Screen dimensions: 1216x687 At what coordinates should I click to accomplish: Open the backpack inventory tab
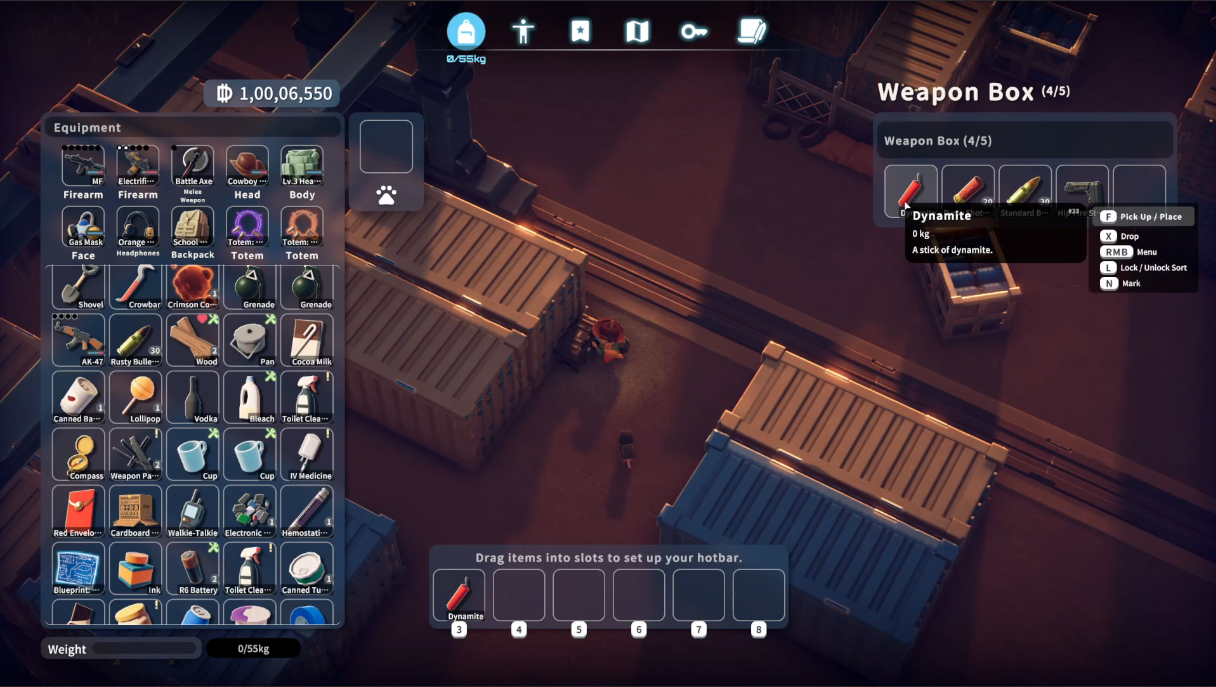tap(466, 31)
